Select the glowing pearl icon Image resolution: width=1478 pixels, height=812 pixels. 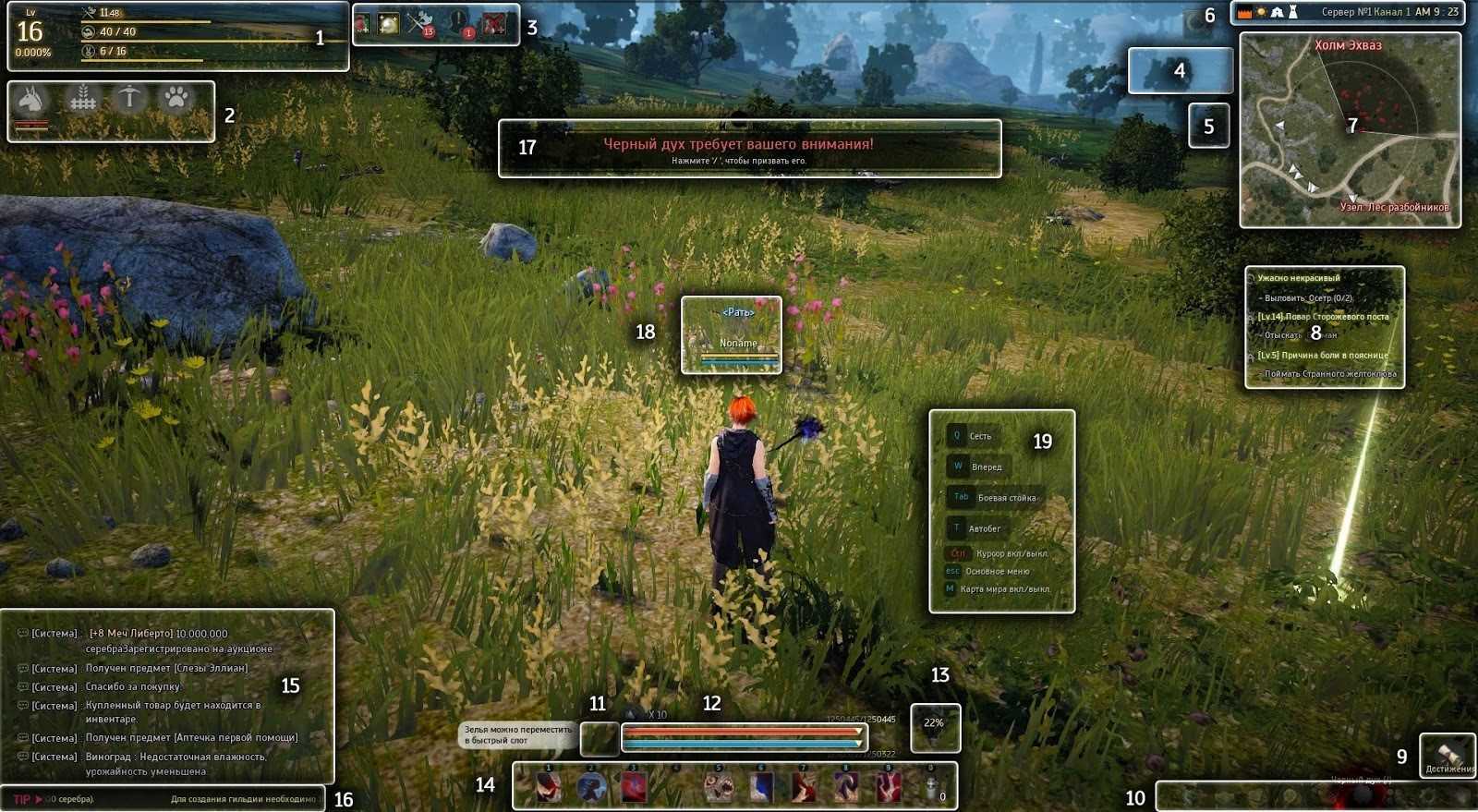click(x=389, y=23)
